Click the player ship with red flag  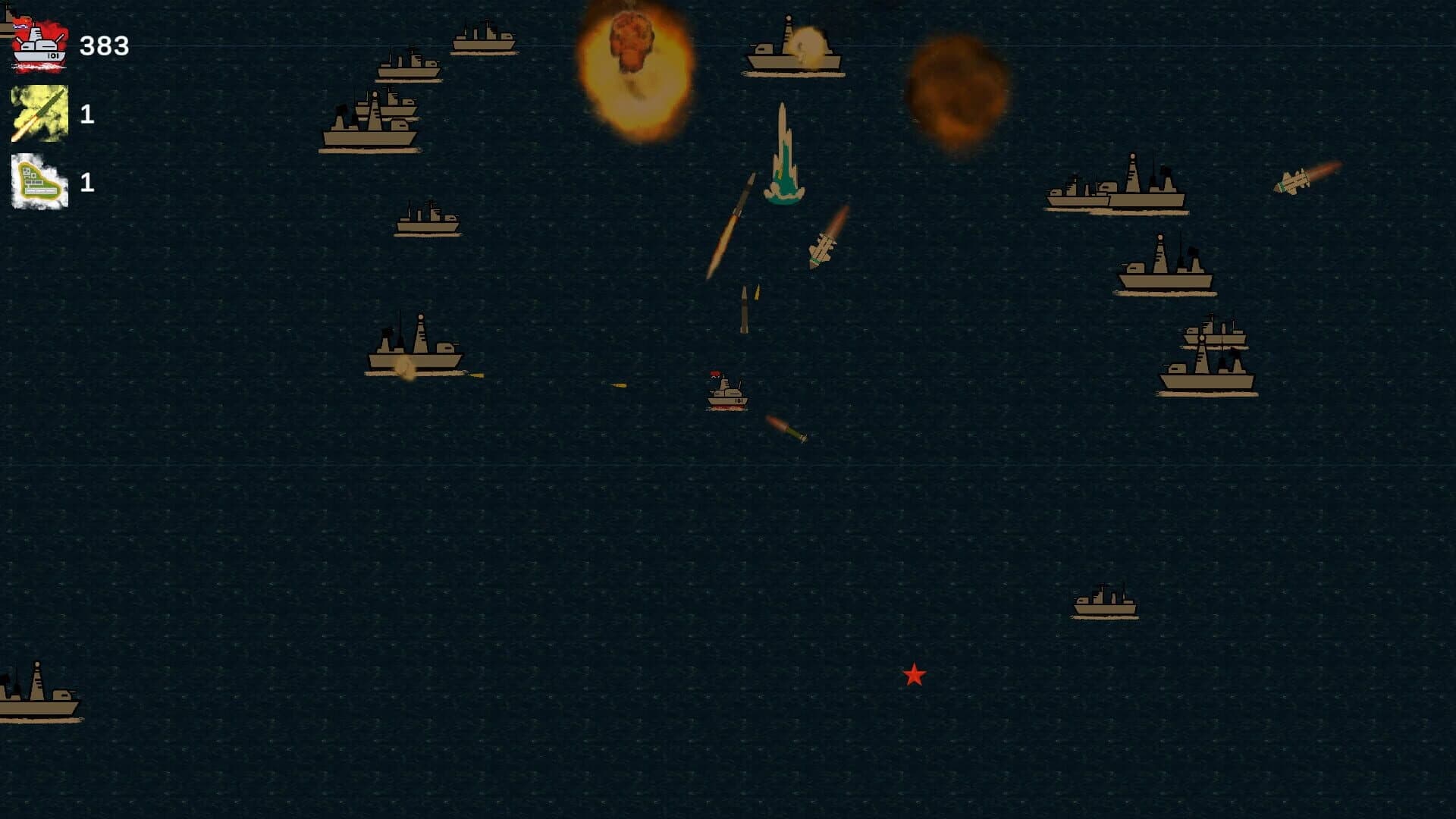coord(726,394)
